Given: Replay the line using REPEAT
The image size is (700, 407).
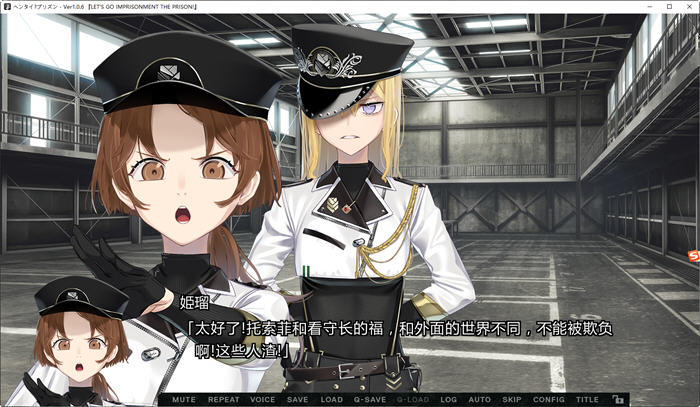Looking at the screenshot, I should click(223, 399).
